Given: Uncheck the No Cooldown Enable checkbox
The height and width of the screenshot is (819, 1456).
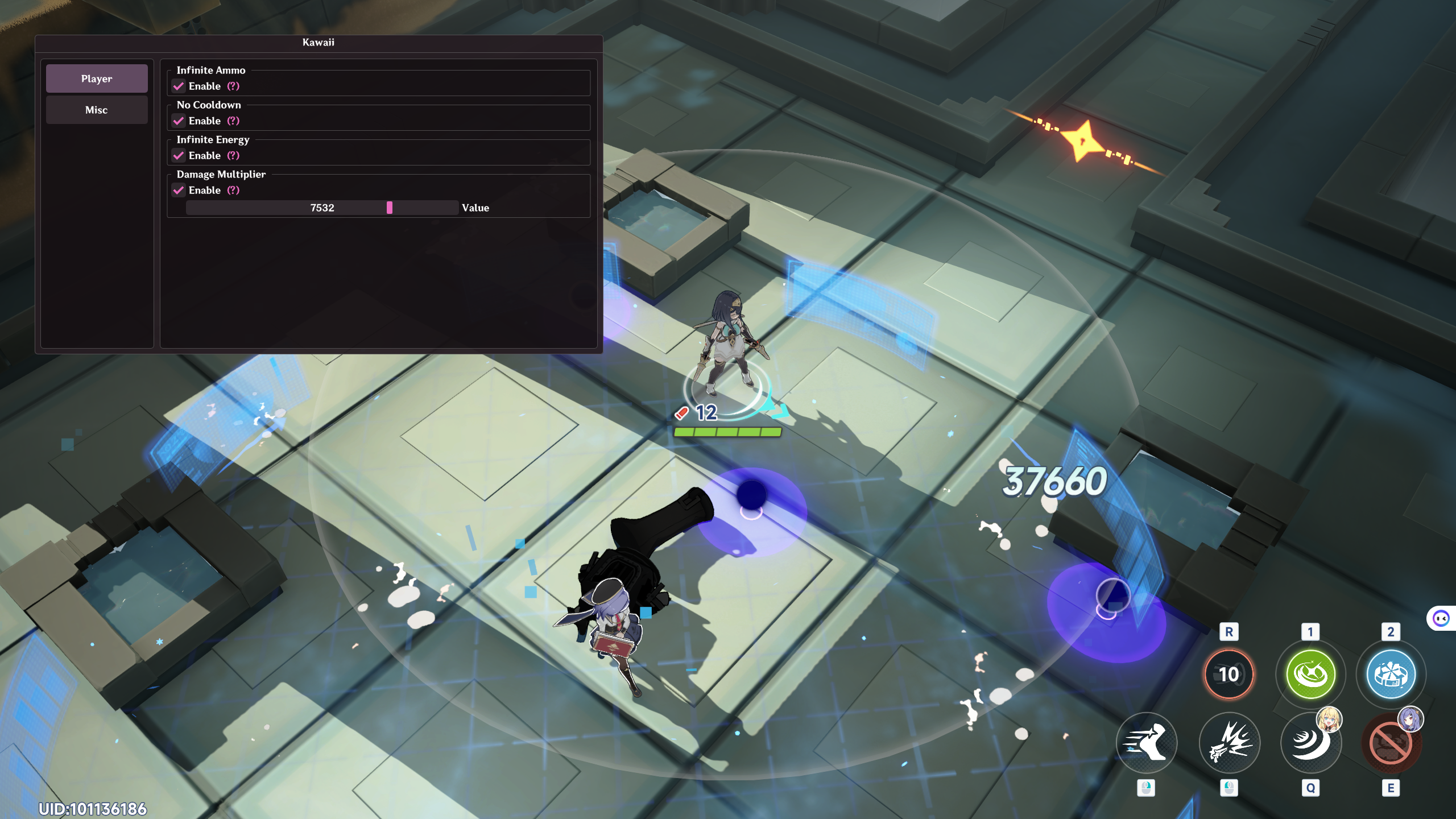Looking at the screenshot, I should 179,121.
